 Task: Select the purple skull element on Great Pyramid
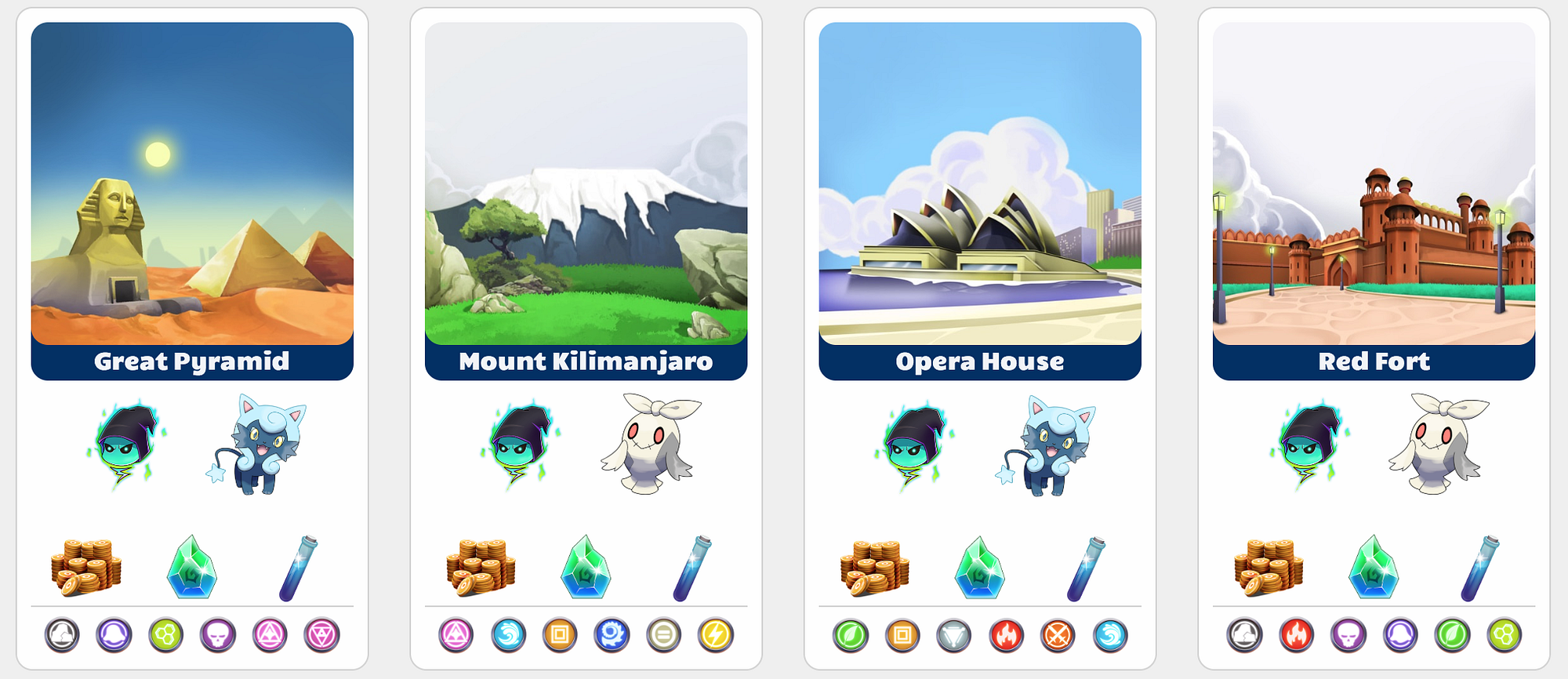(x=218, y=635)
